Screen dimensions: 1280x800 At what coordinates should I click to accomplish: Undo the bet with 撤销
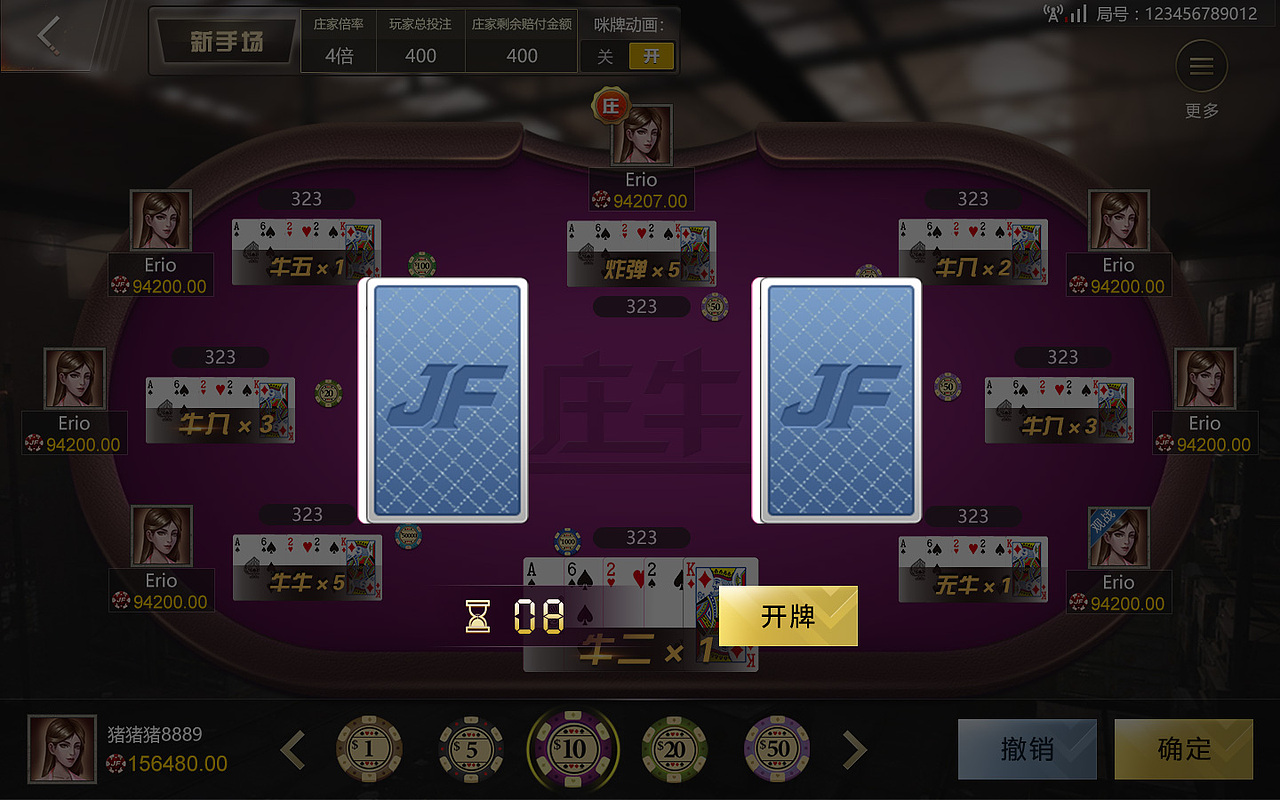[1027, 749]
